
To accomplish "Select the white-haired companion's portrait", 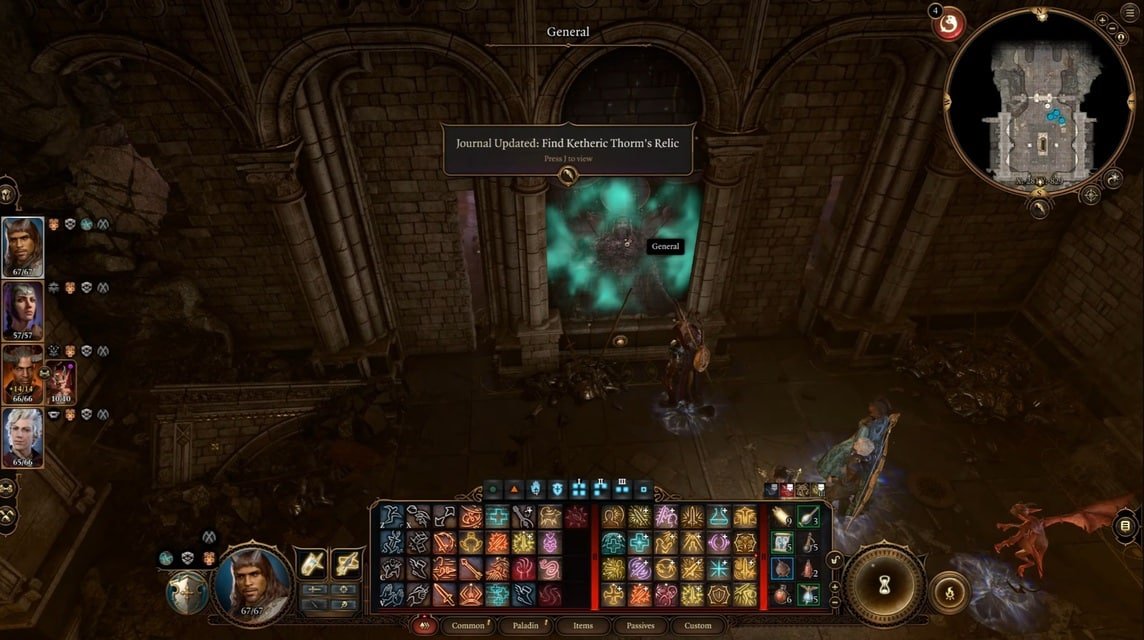I will [x=23, y=437].
